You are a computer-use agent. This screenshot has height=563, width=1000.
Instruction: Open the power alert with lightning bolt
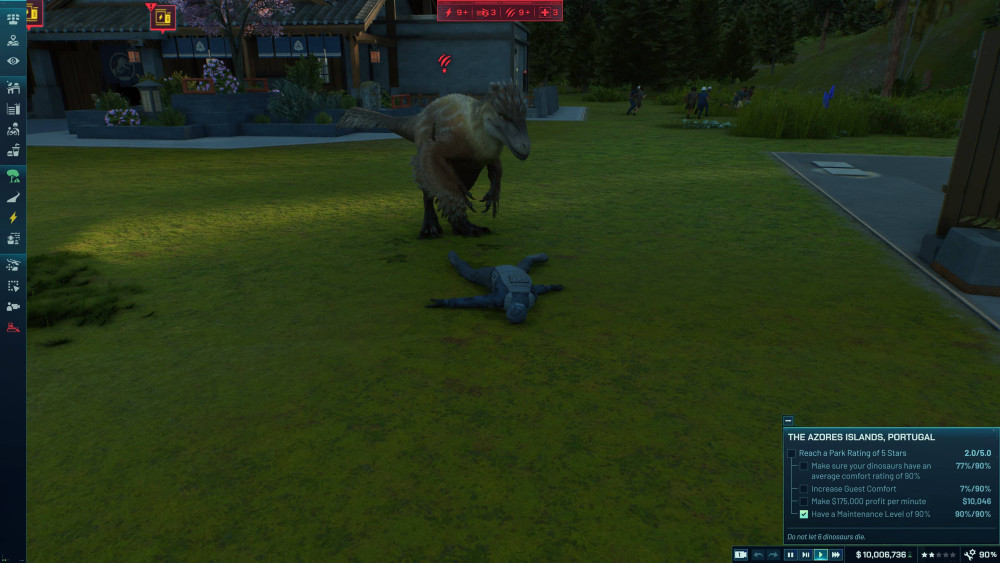pos(456,12)
